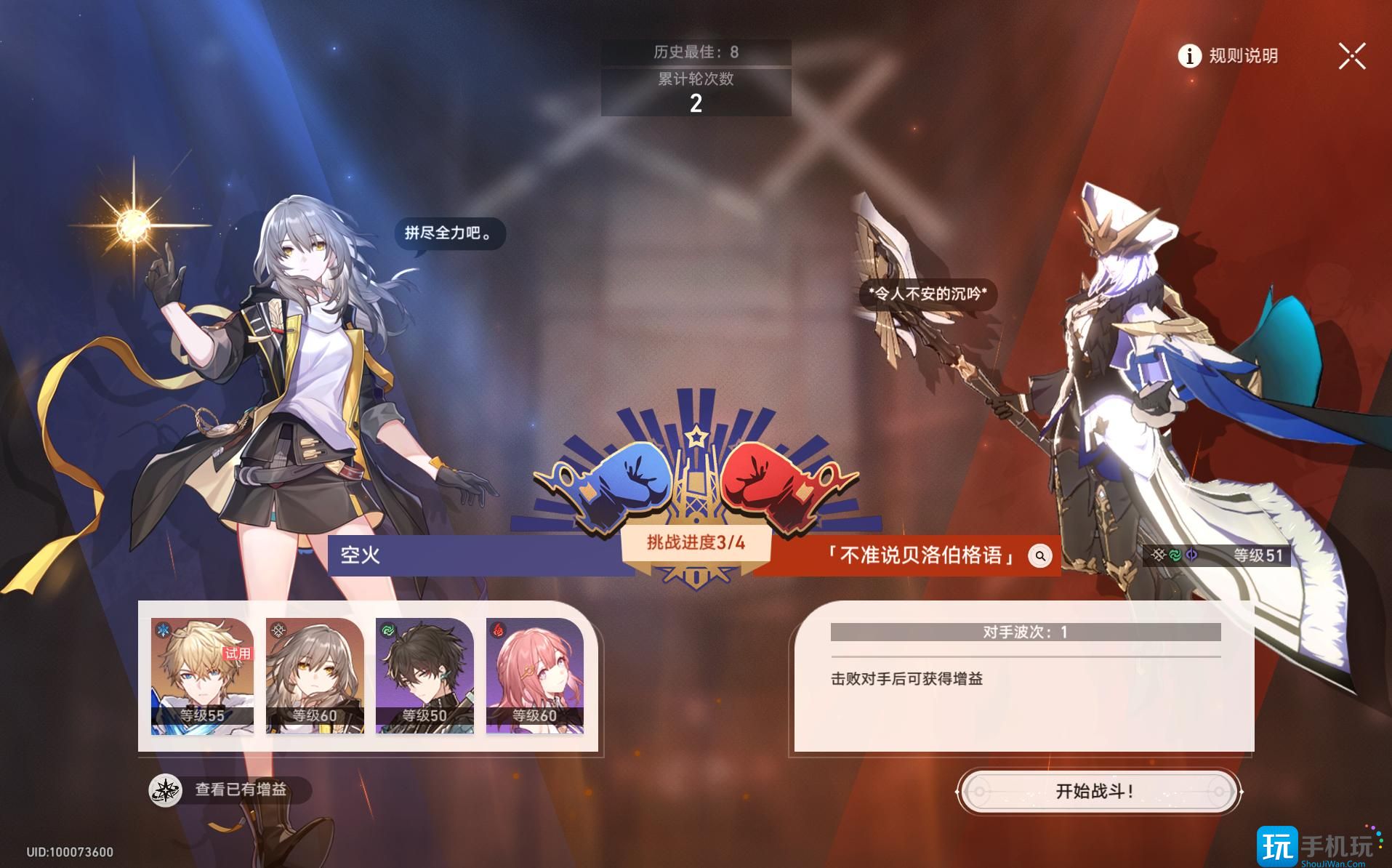Toggle the white imaginary weakness icon near 等级51
1392x868 pixels.
coord(1159,554)
